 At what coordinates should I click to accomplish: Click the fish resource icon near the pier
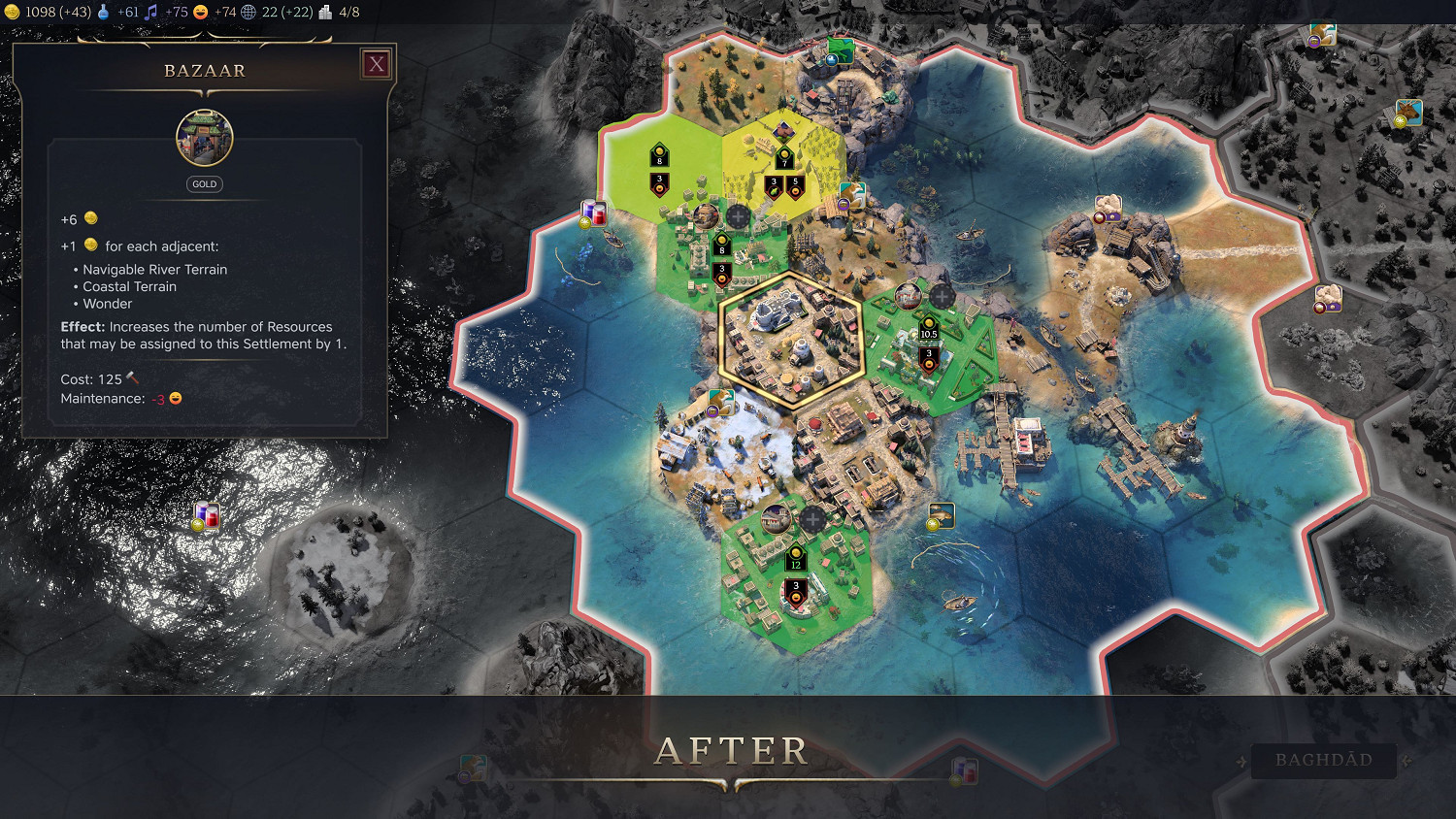click(942, 513)
